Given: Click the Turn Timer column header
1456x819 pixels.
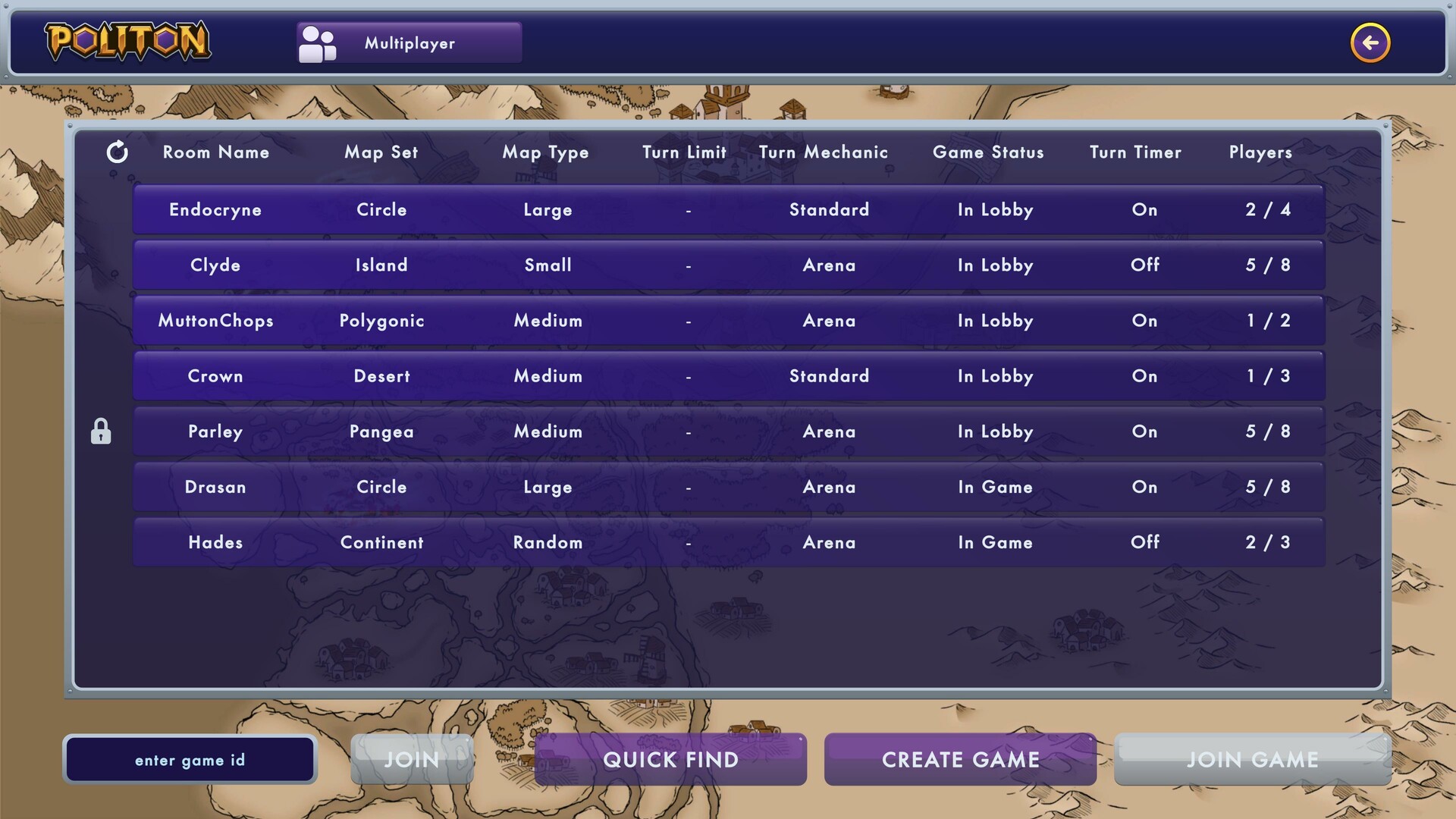Looking at the screenshot, I should coord(1134,152).
